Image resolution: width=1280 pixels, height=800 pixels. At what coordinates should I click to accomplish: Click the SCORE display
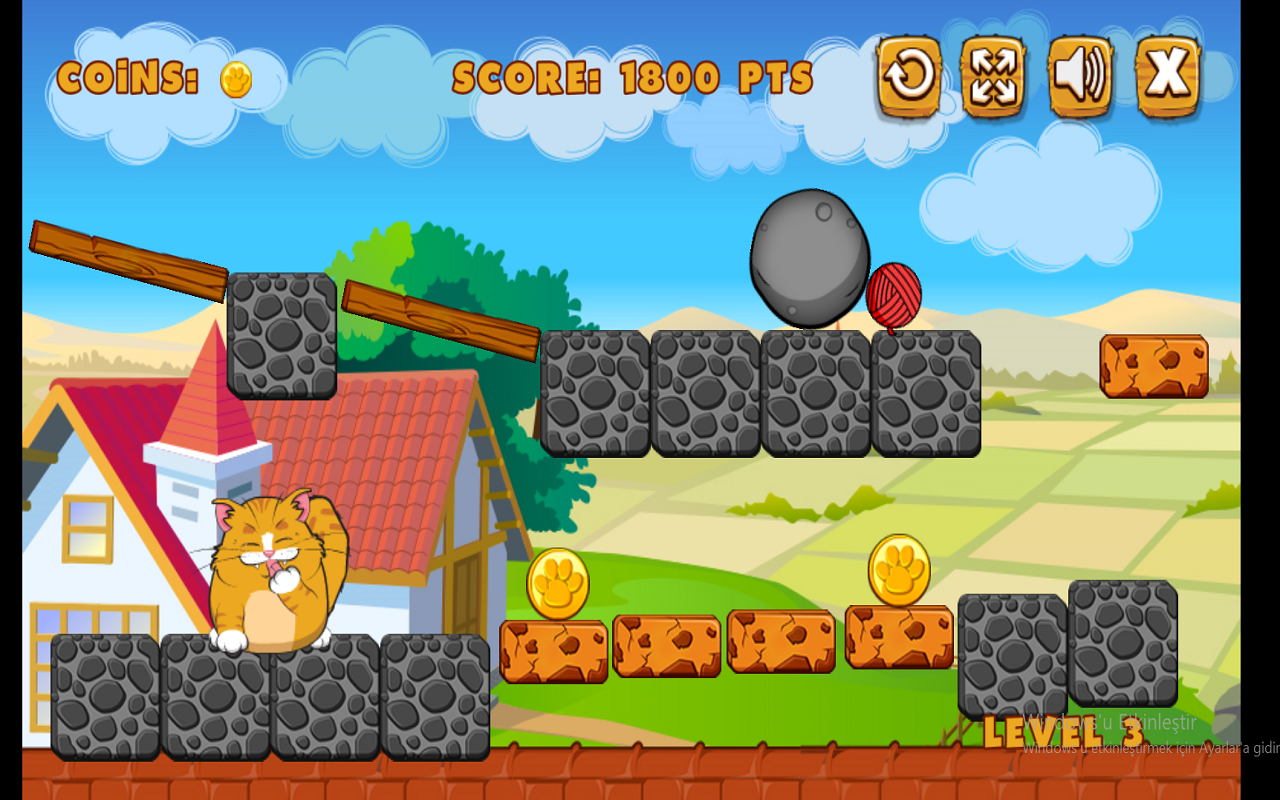[630, 75]
